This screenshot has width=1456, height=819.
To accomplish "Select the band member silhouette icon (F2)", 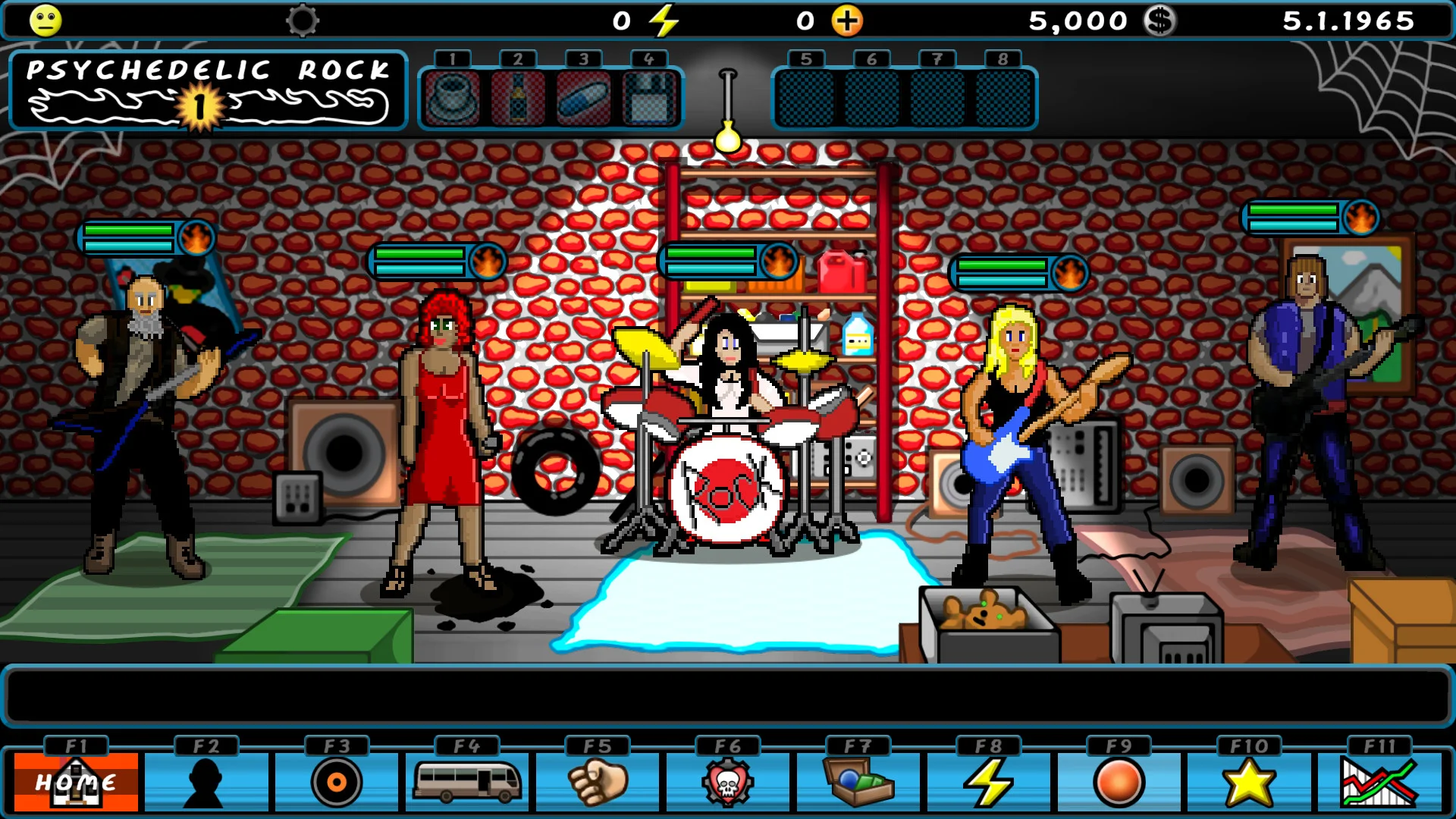I will [205, 781].
